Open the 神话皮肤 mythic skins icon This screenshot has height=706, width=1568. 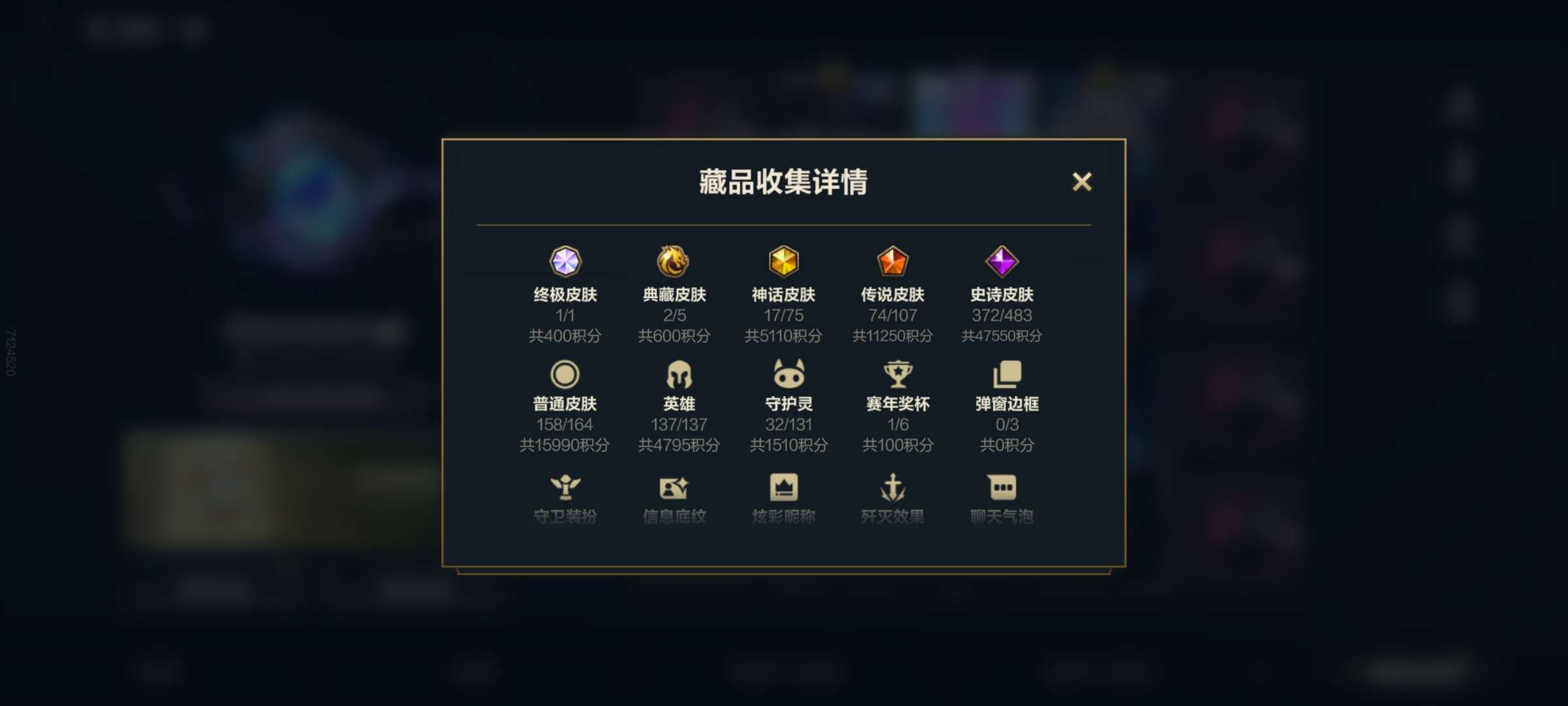point(784,261)
